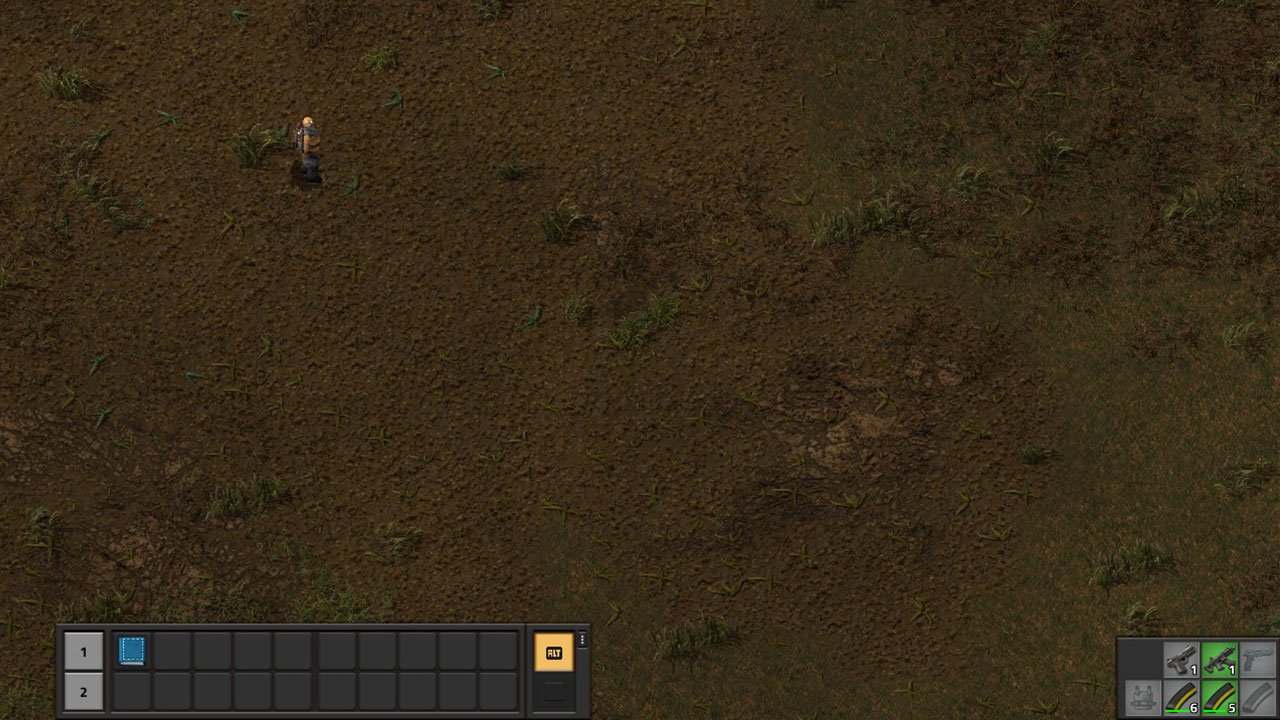Click the green ammo durability bar under the magazines
The image size is (1280, 720).
click(x=1178, y=711)
